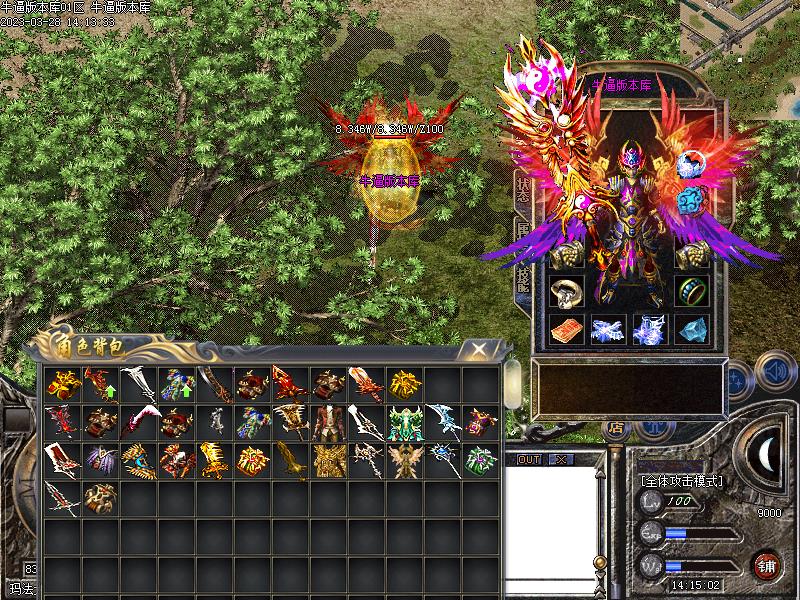
Task: Select the red spellbook equipment slot
Action: [x=568, y=328]
